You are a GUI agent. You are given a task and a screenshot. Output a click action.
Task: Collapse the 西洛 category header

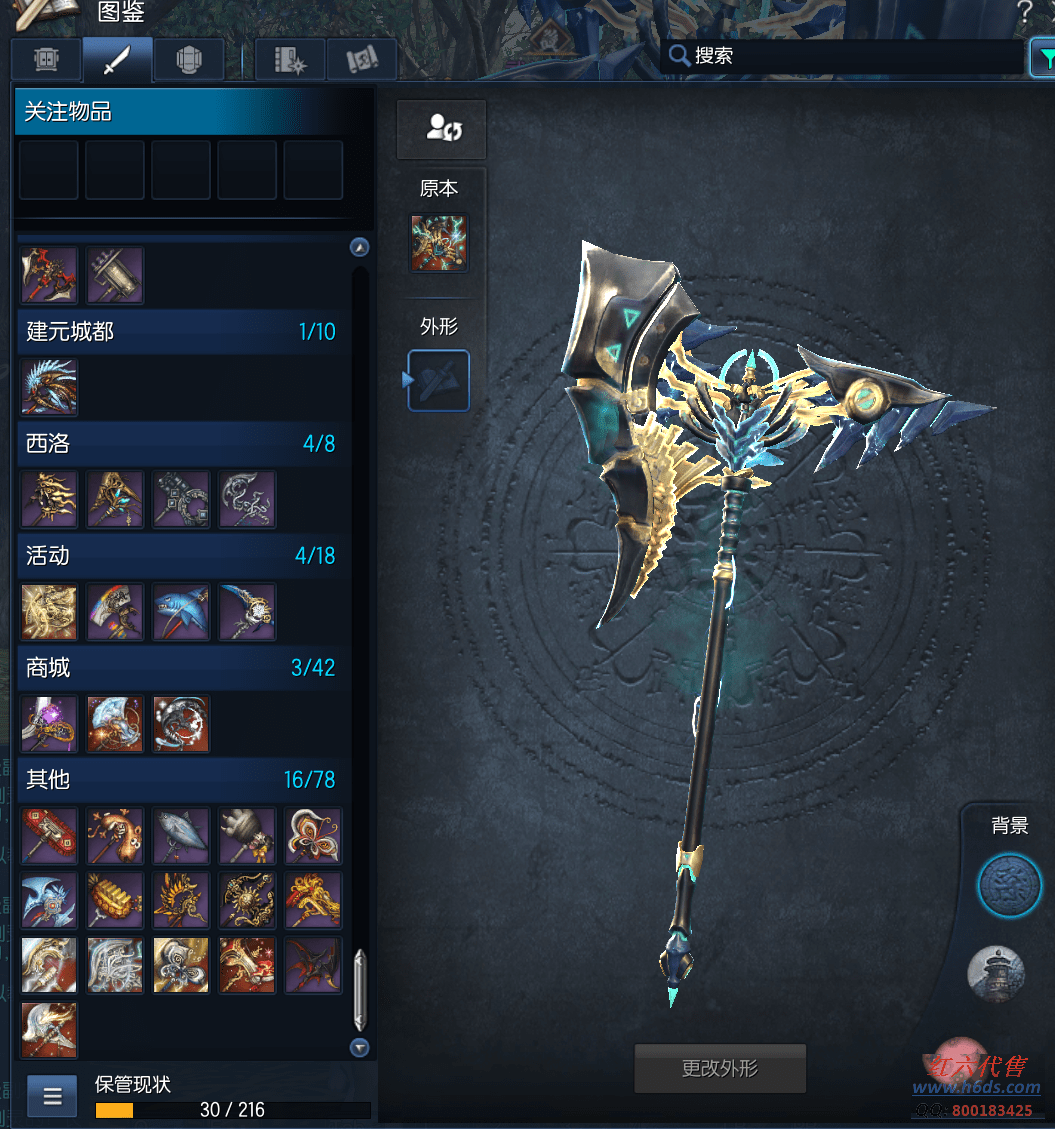[180, 443]
